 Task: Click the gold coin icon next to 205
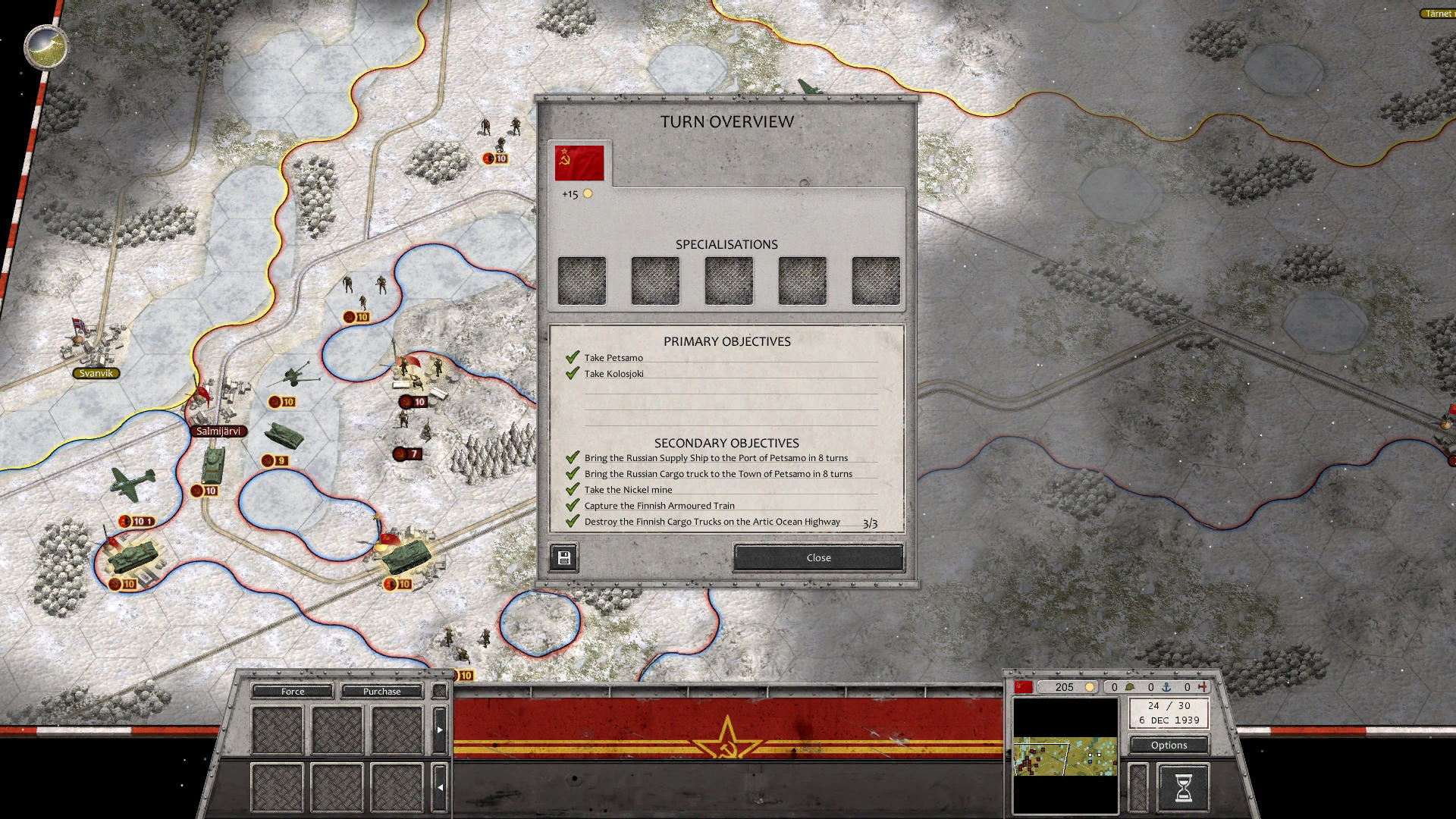tap(1090, 687)
